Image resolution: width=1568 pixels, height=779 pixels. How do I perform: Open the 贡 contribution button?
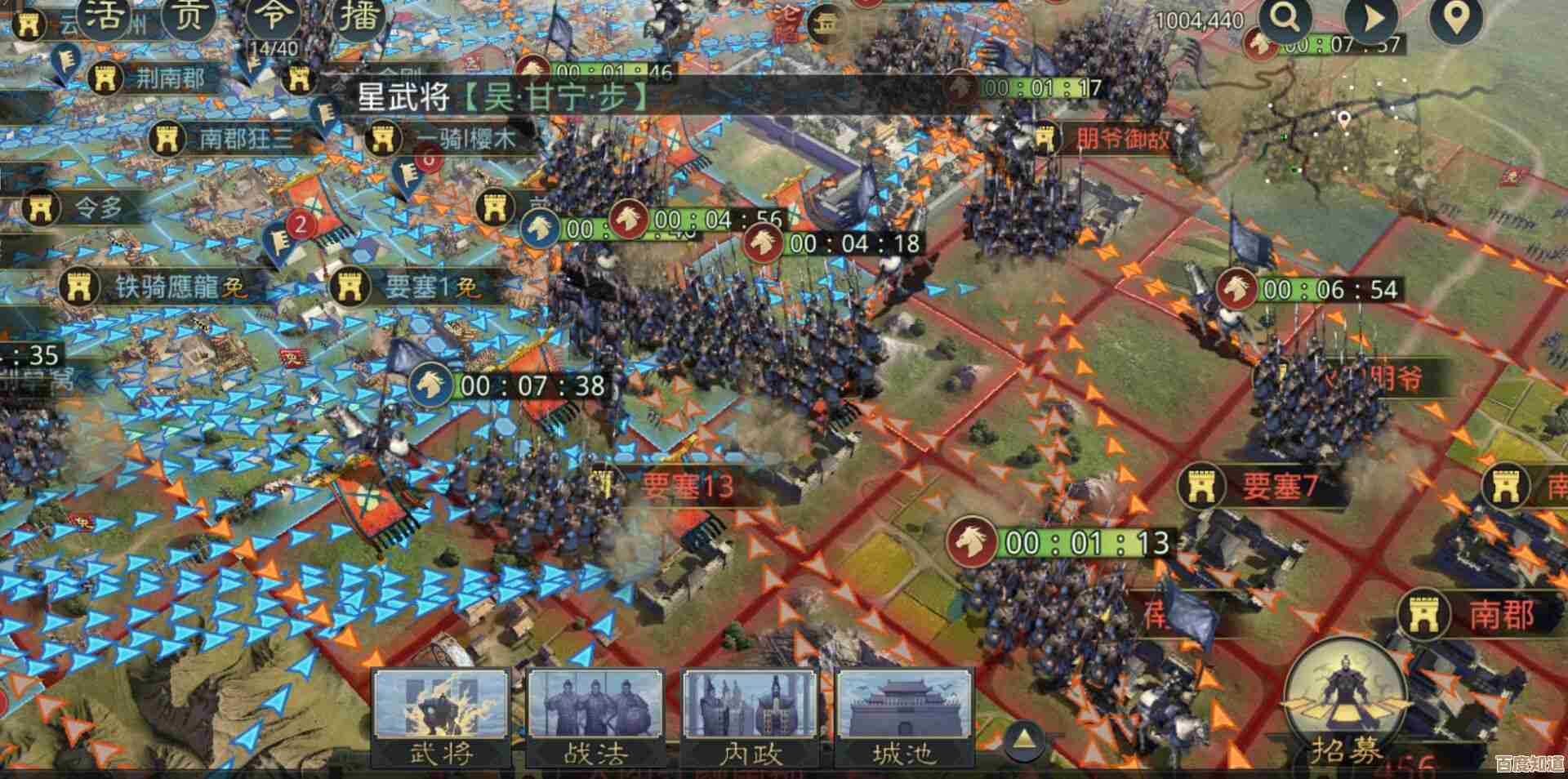(188, 16)
